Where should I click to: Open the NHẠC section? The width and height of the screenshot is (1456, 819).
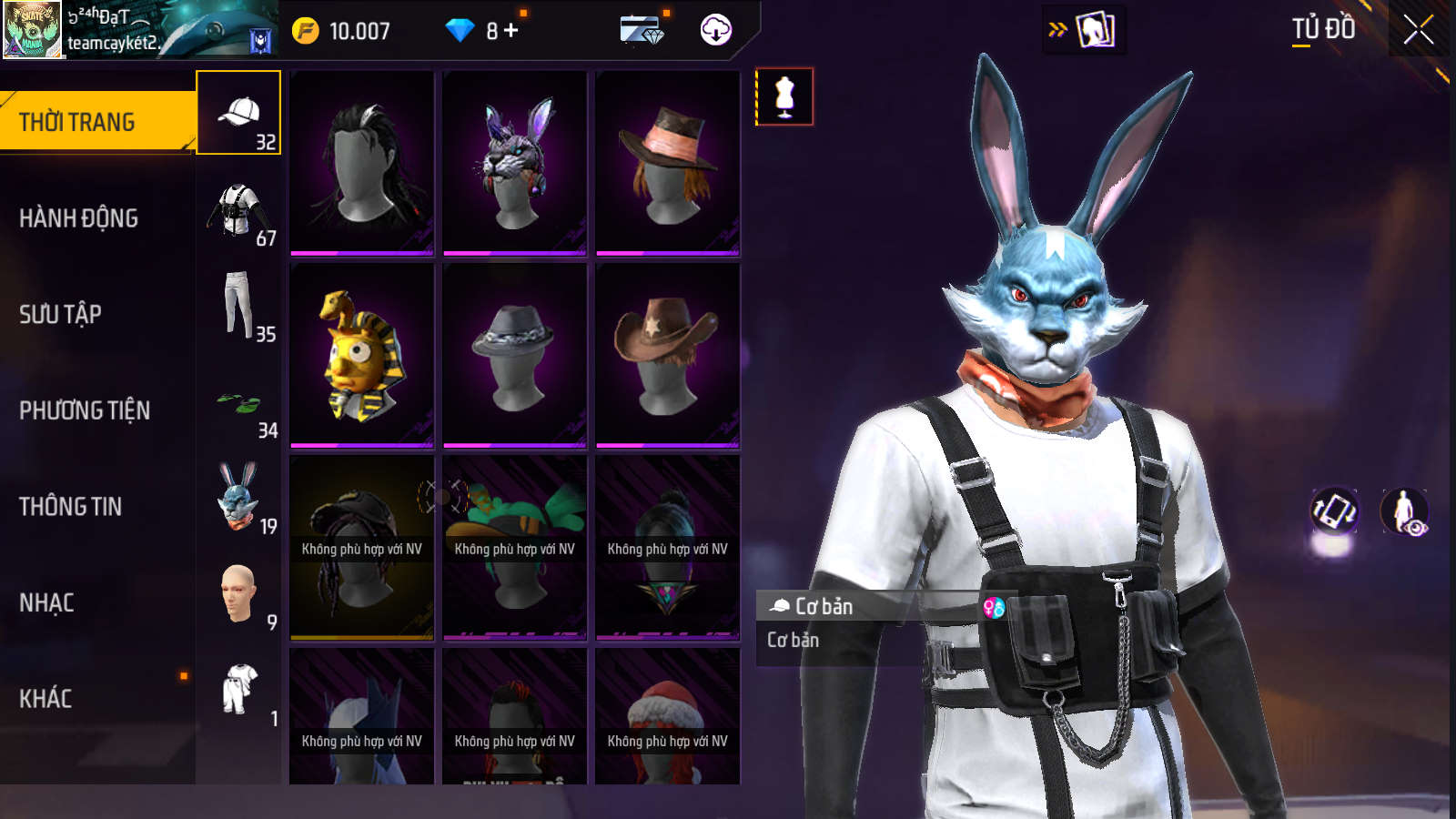[x=47, y=602]
